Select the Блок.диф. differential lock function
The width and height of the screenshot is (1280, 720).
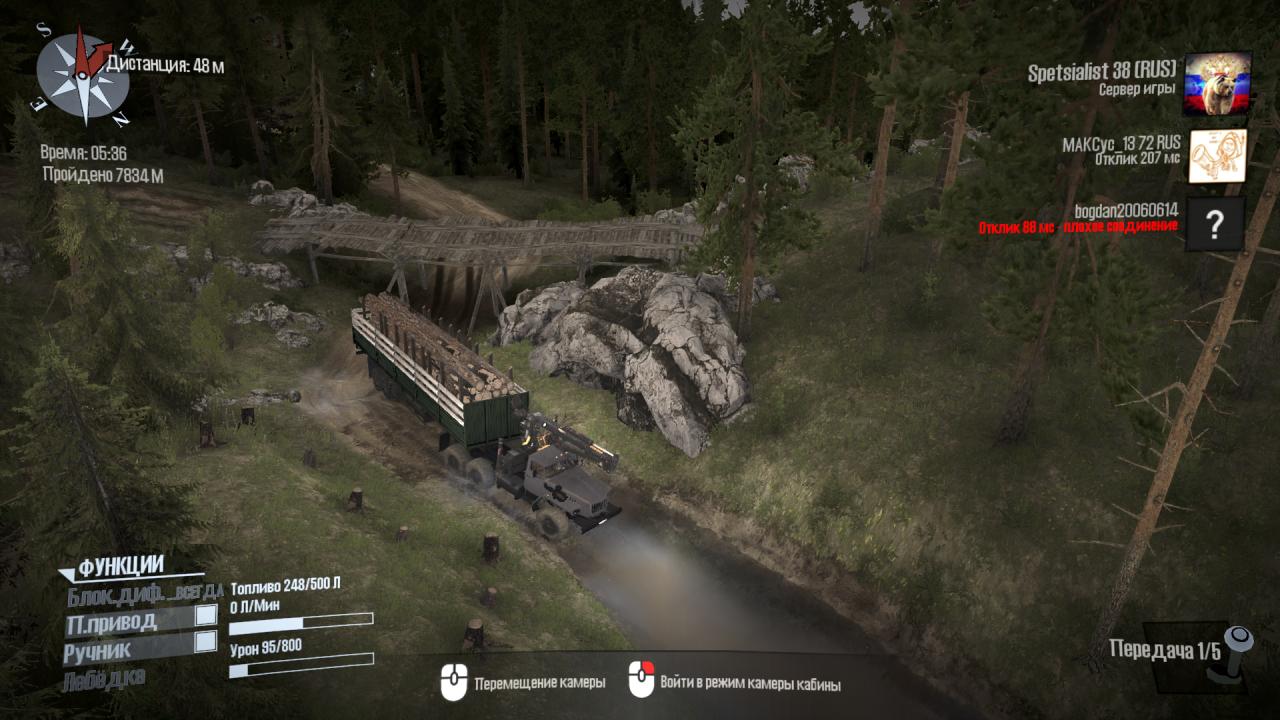(x=145, y=594)
